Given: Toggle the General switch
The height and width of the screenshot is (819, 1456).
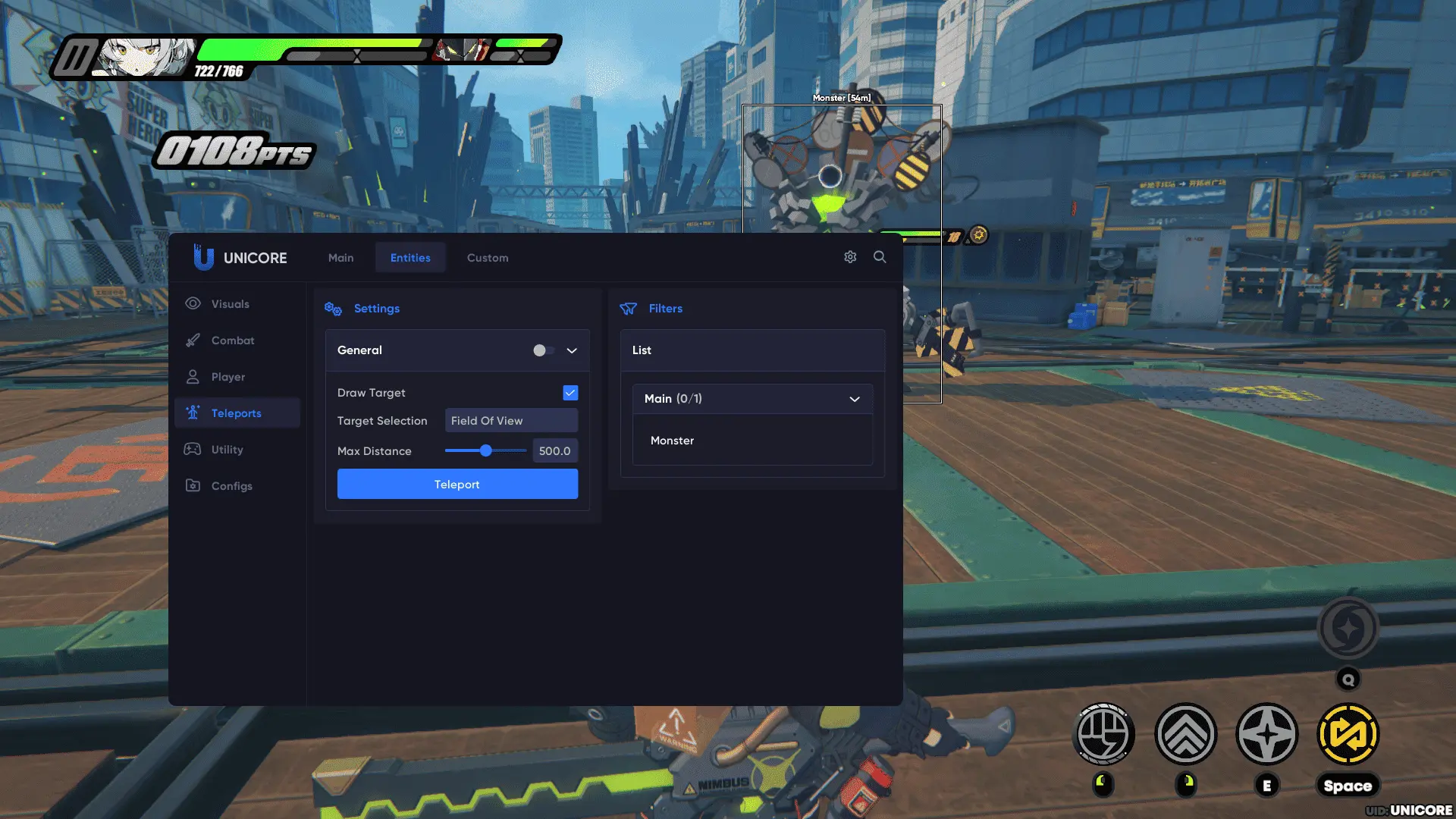Looking at the screenshot, I should click(x=543, y=350).
